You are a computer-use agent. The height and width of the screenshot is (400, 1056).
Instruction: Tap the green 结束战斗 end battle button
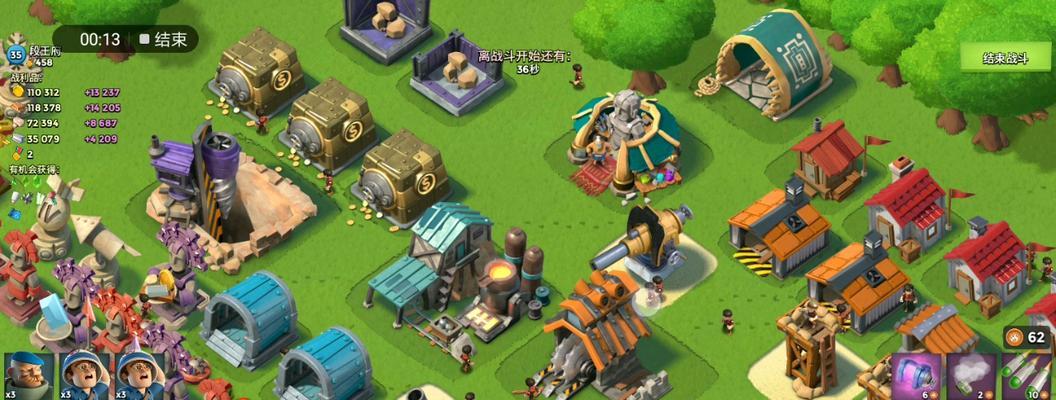pyautogui.click(x=1005, y=58)
